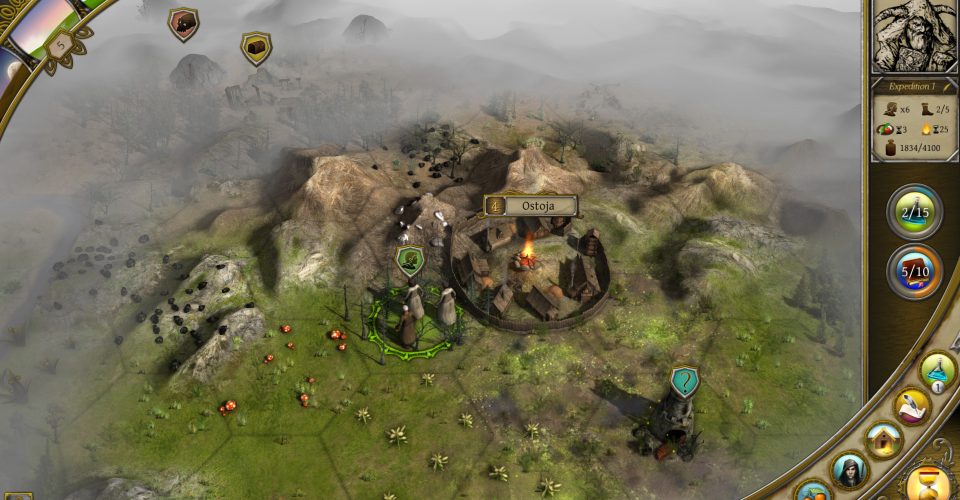The width and height of the screenshot is (960, 500).
Task: Open the horned god portrait
Action: click(x=914, y=34)
